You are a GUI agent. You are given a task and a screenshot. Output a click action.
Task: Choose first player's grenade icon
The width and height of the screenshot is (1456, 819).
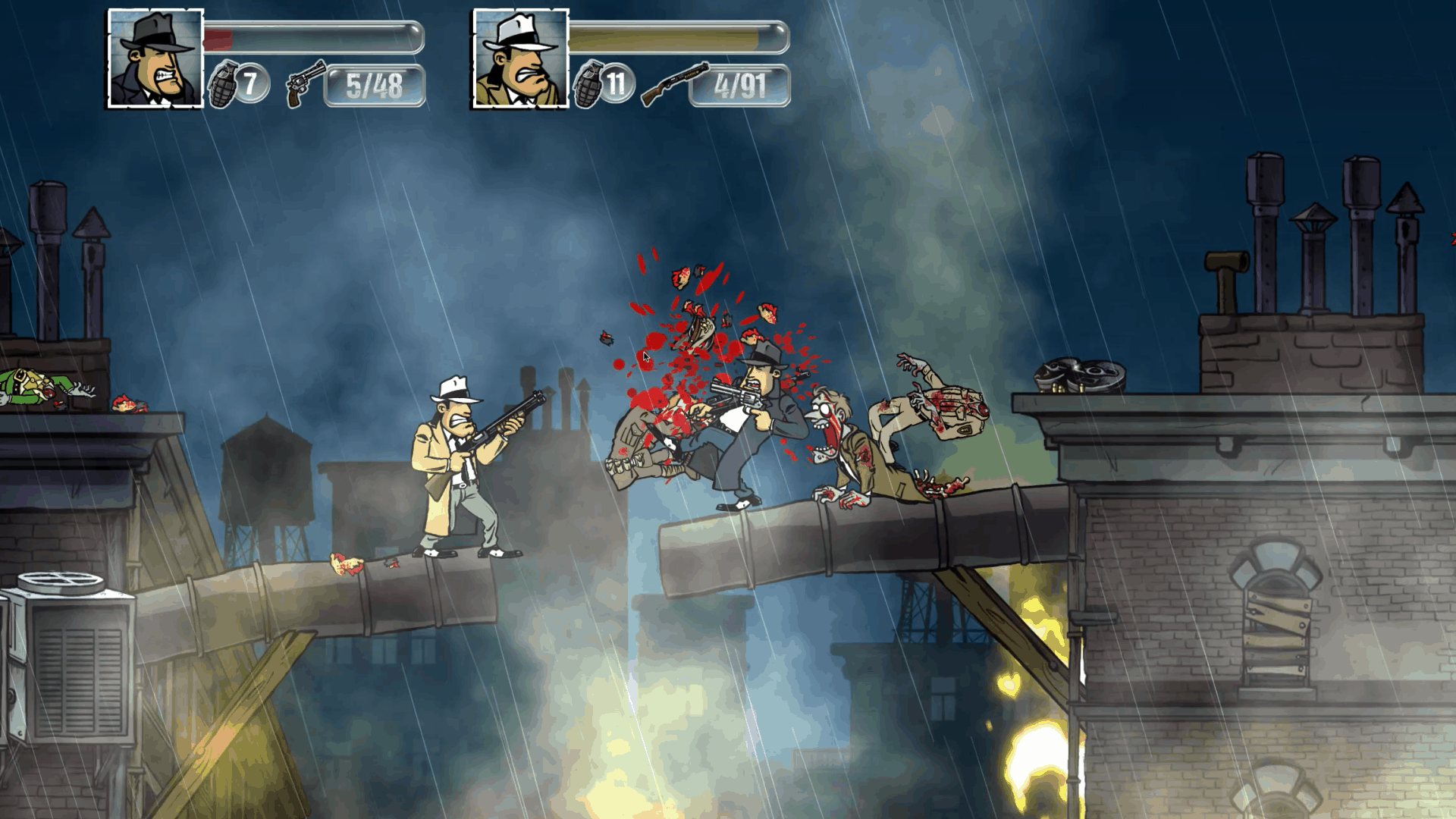223,84
